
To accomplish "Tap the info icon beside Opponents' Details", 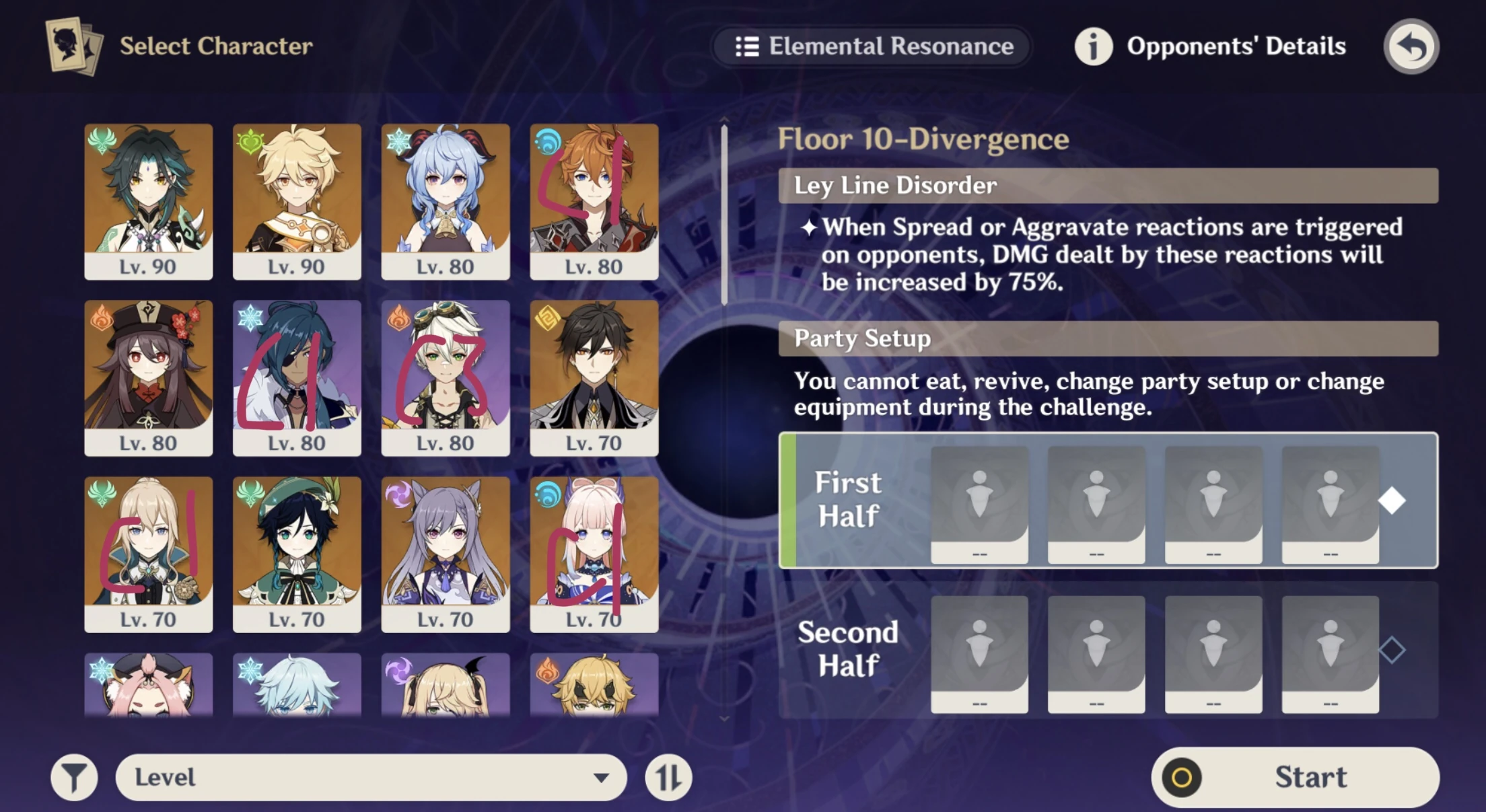I will (1094, 46).
